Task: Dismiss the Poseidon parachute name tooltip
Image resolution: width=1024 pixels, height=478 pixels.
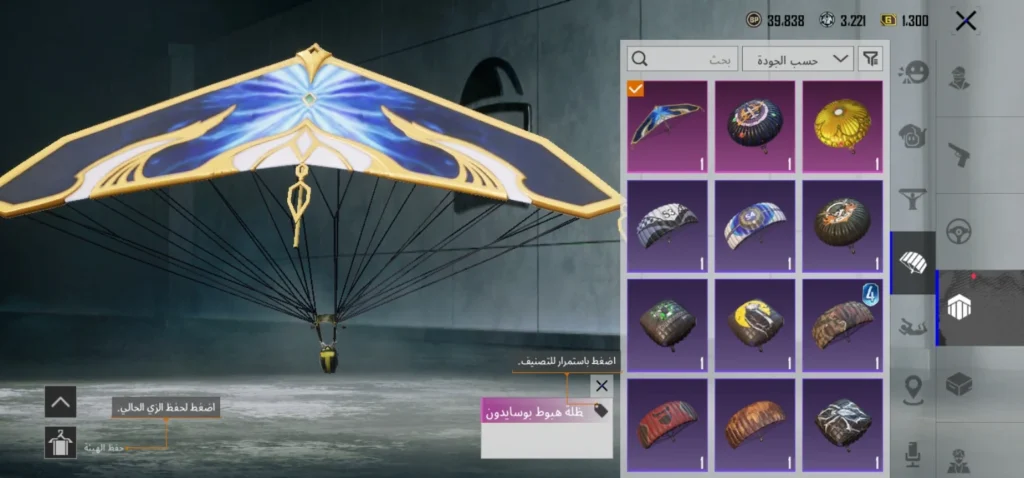Action: click(x=601, y=385)
